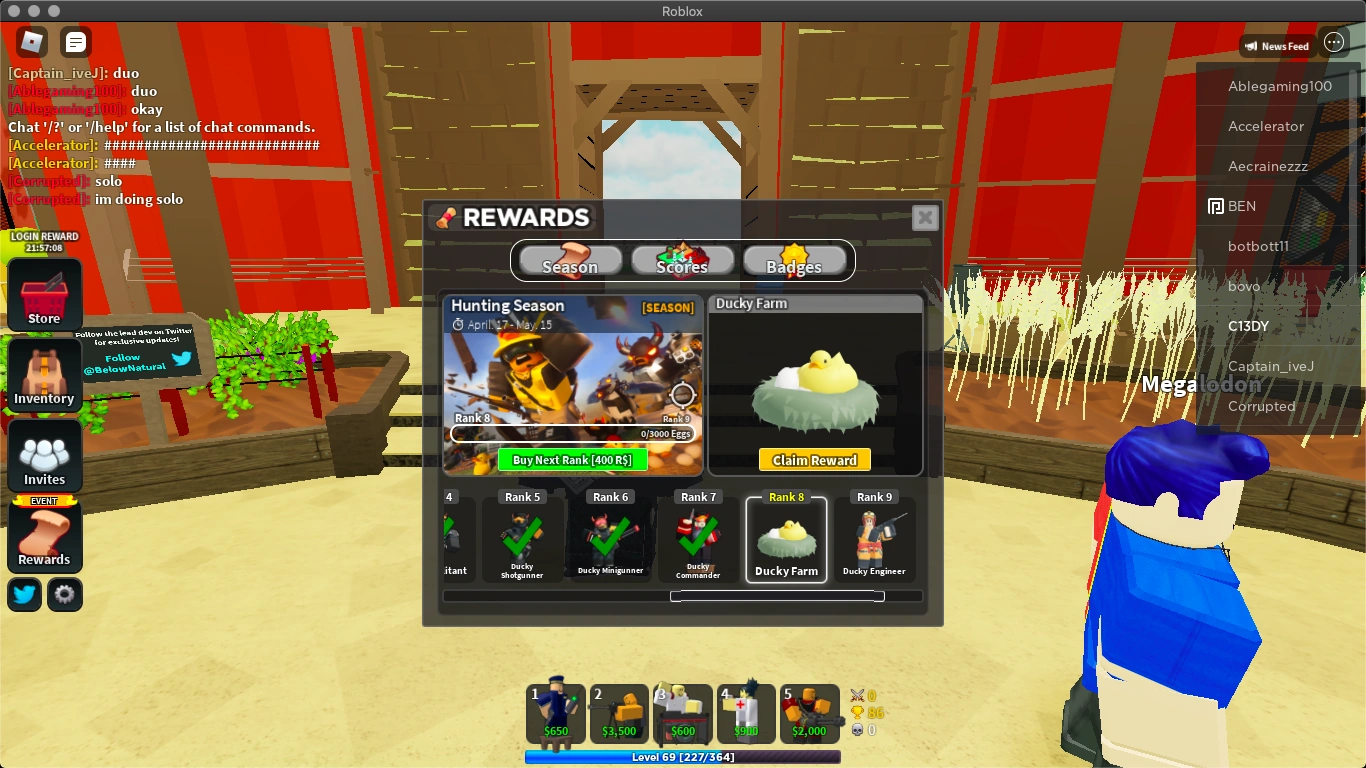
Task: Open your Inventory
Action: click(44, 375)
